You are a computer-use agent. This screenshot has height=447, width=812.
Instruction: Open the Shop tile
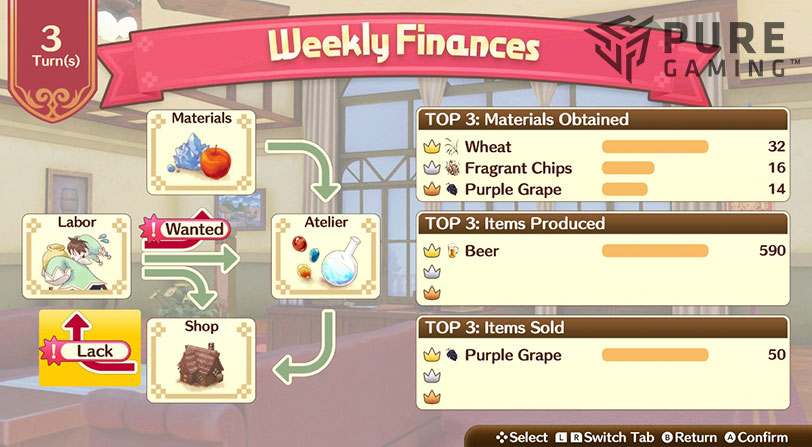click(201, 360)
